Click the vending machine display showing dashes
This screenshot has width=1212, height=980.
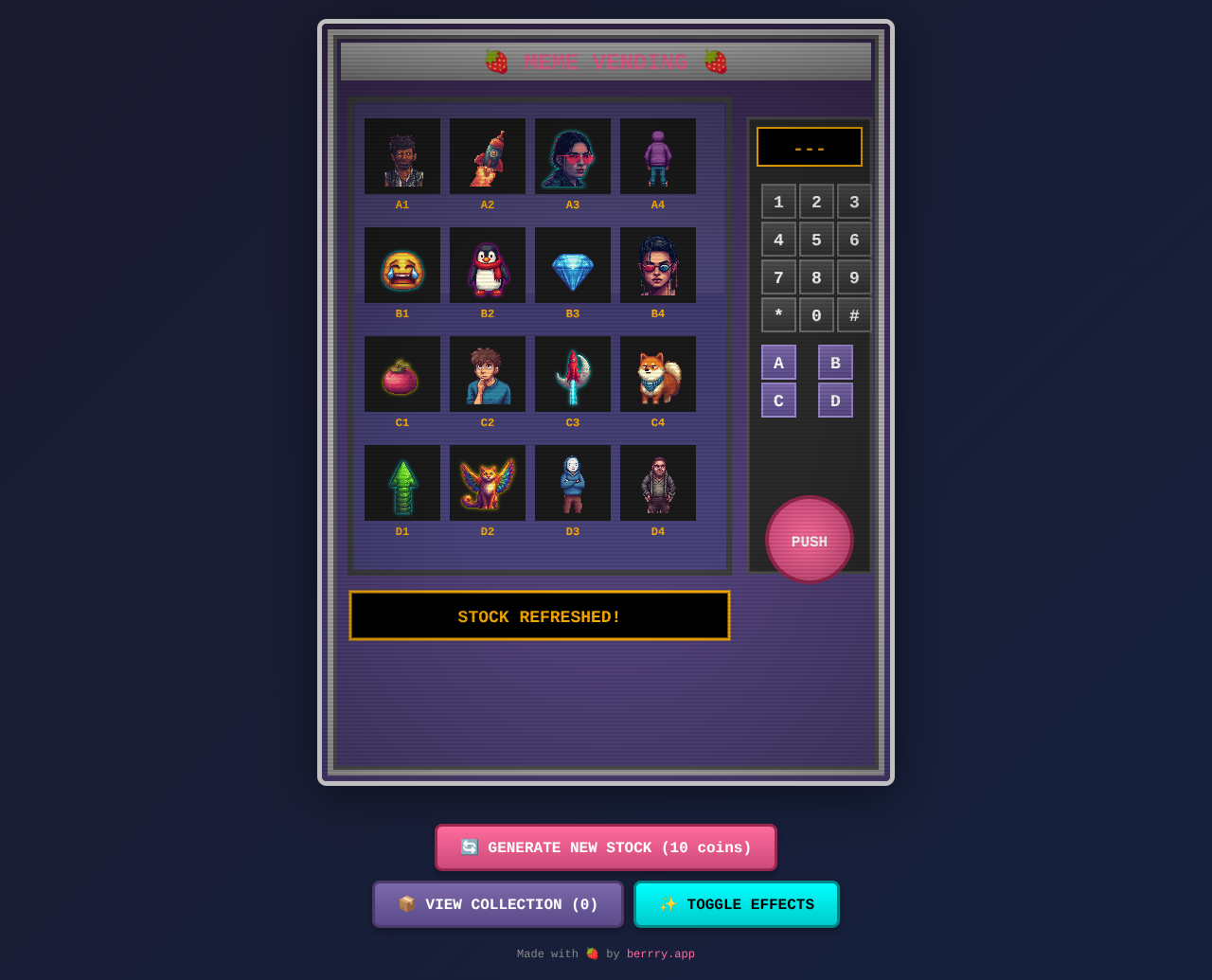click(809, 147)
